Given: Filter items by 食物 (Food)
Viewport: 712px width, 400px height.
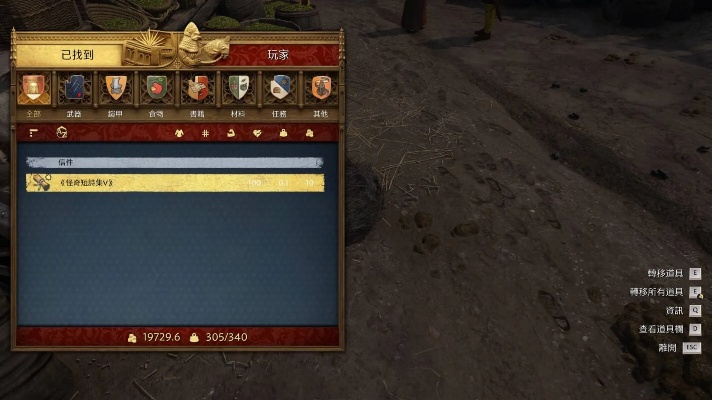Looking at the screenshot, I should [155, 92].
